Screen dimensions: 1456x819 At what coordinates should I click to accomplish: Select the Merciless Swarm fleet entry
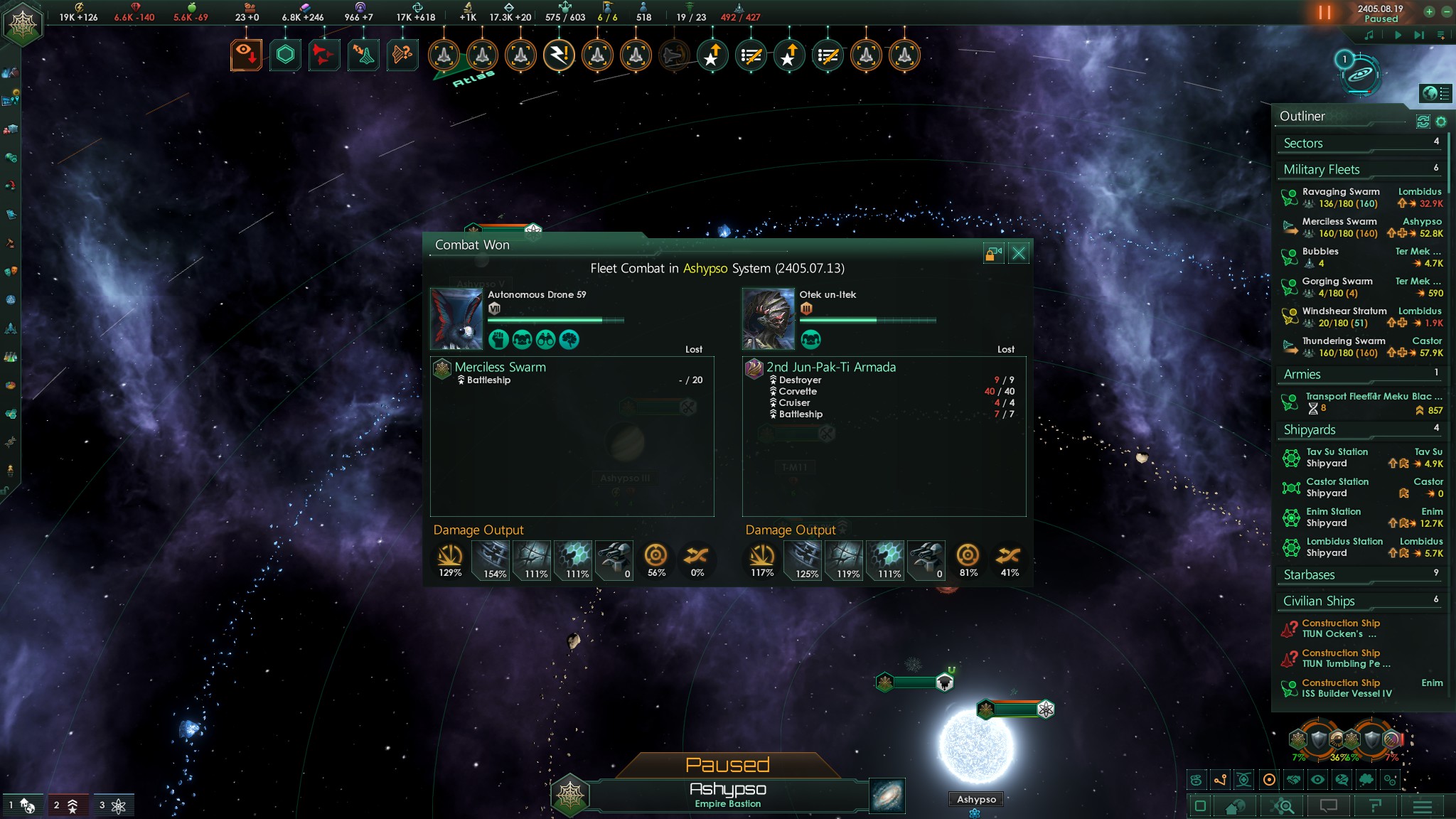point(1340,222)
